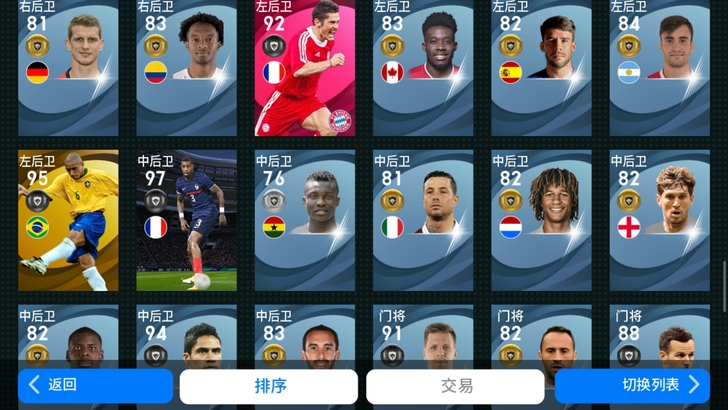Select the 83-rated Colombia right back card
The width and height of the screenshot is (728, 410).
(186, 68)
